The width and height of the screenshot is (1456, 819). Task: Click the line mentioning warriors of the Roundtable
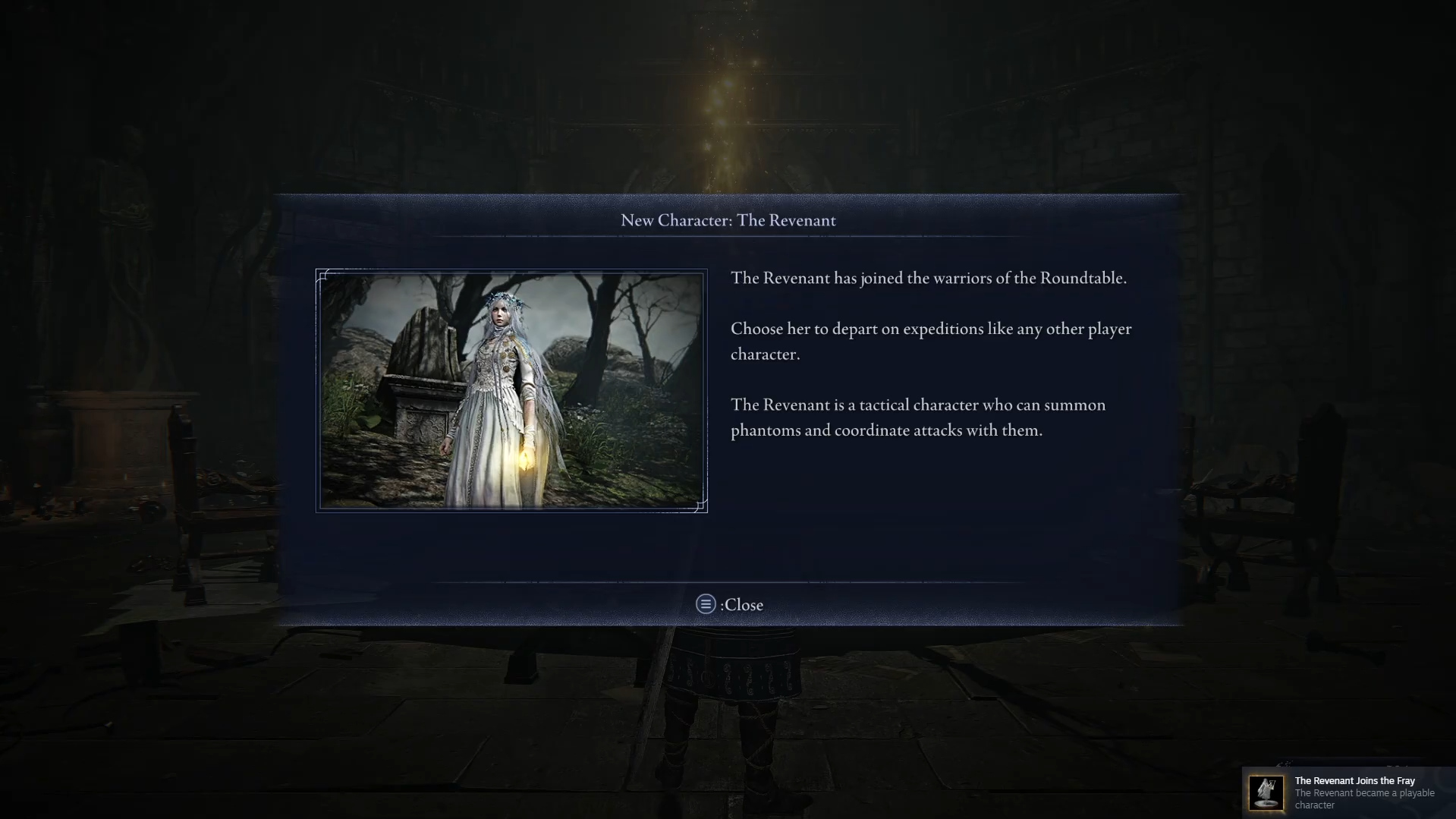[x=928, y=278]
